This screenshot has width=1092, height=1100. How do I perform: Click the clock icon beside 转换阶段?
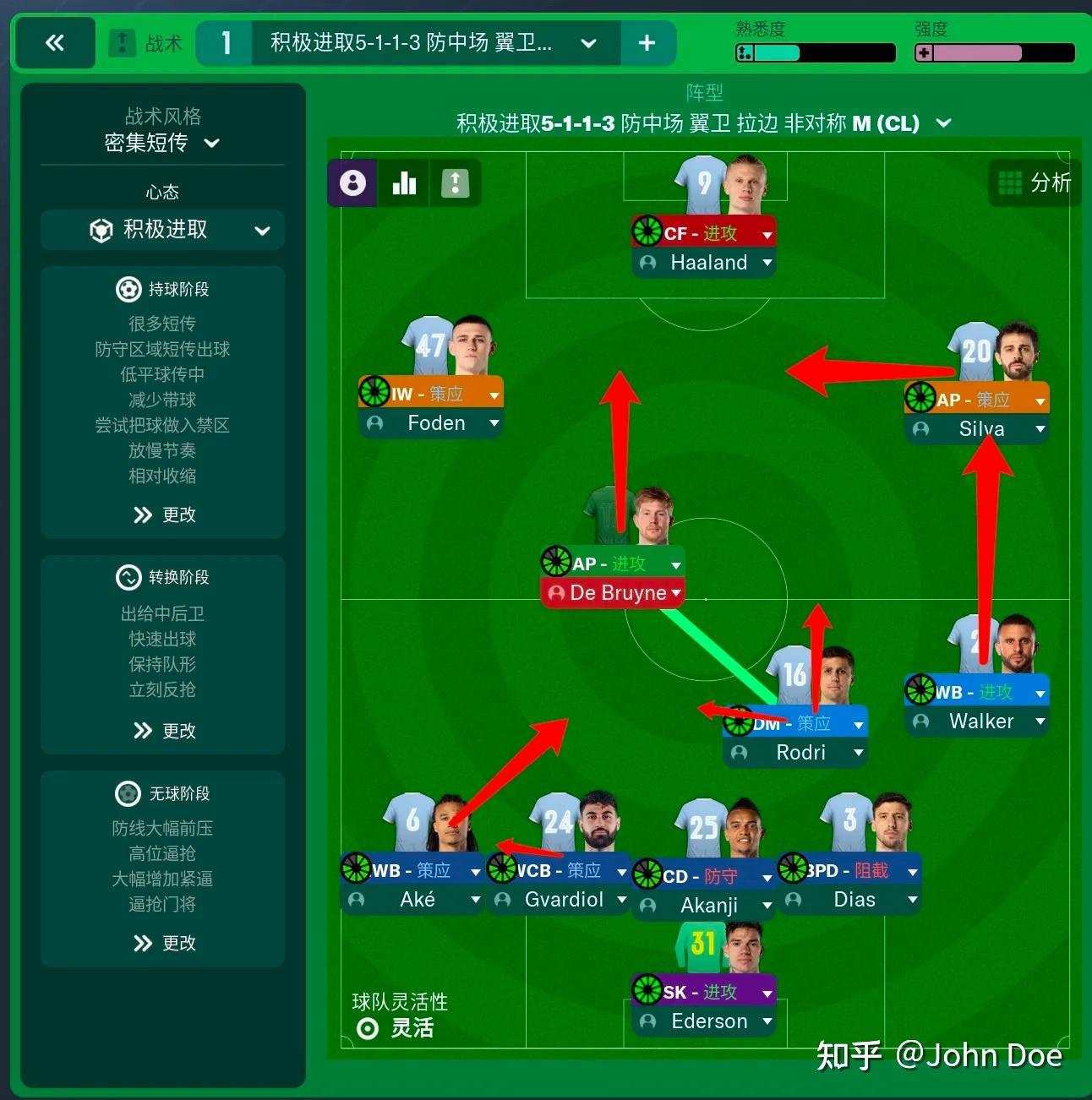(128, 577)
